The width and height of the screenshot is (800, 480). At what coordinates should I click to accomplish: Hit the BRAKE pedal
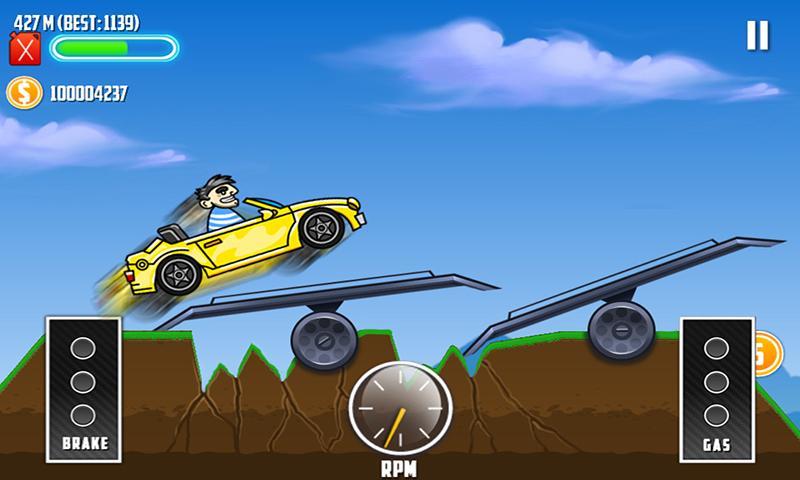(x=84, y=386)
